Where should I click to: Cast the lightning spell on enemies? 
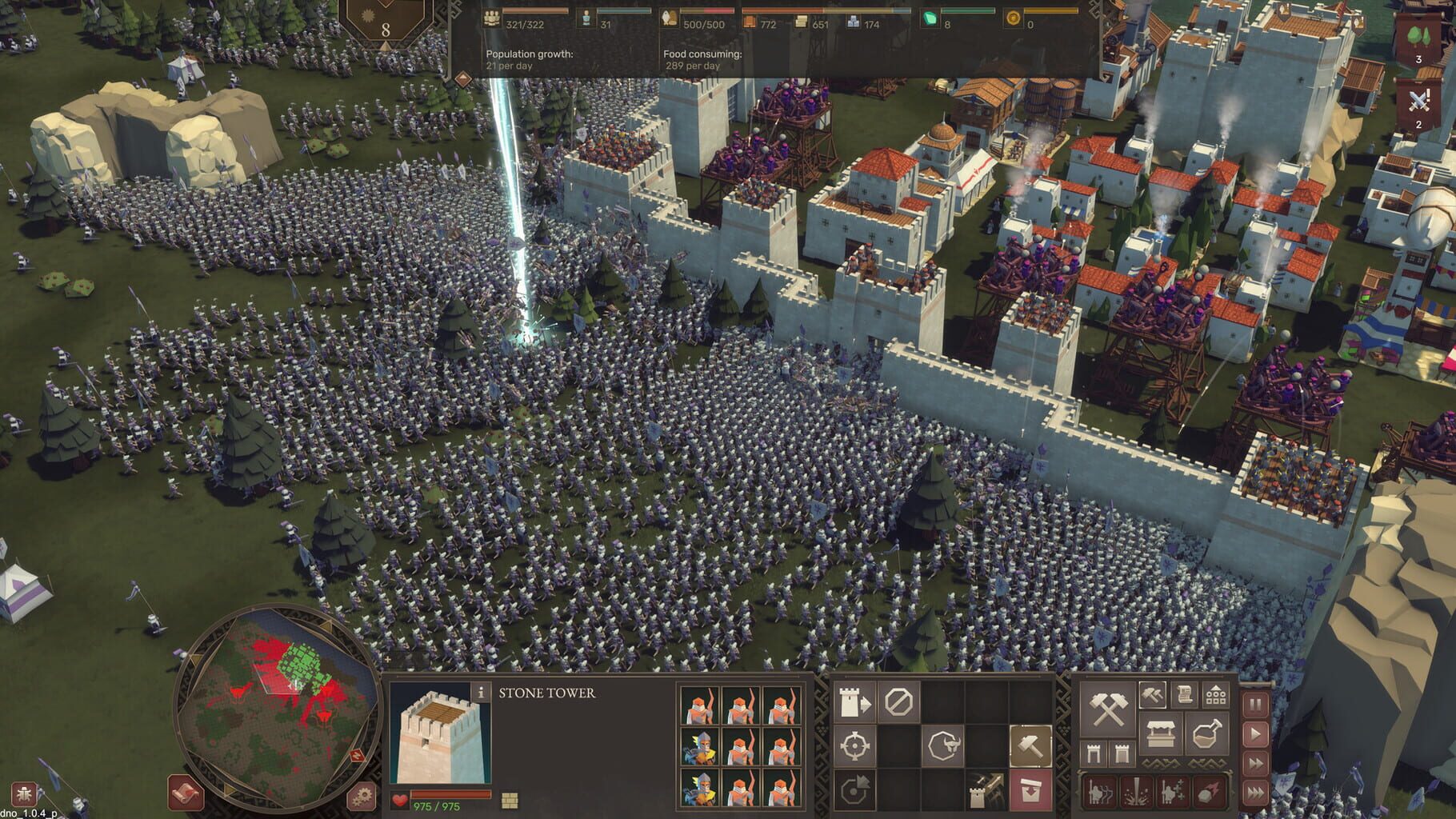[x=1136, y=793]
